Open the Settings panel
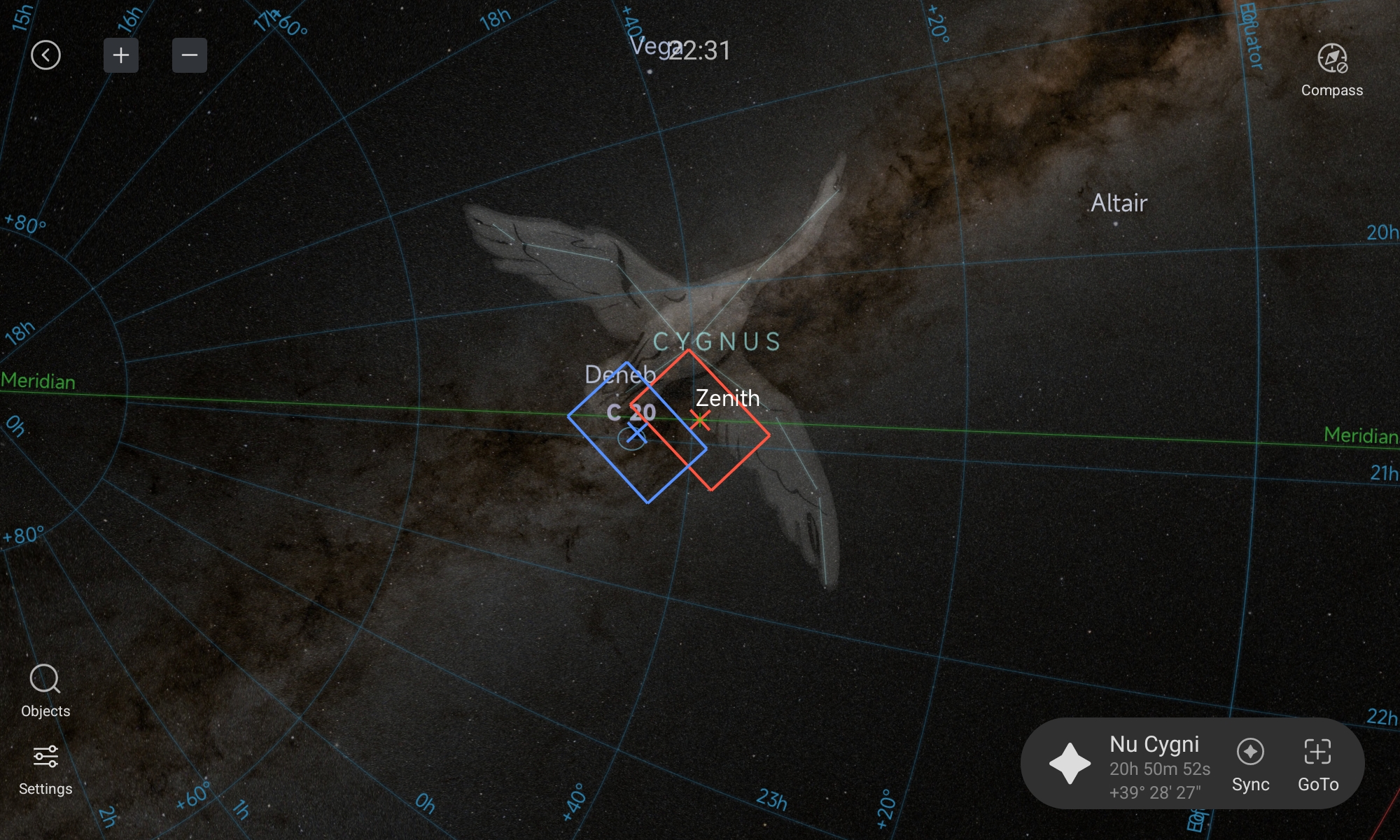Screen dimensions: 1400x840 click(45, 769)
